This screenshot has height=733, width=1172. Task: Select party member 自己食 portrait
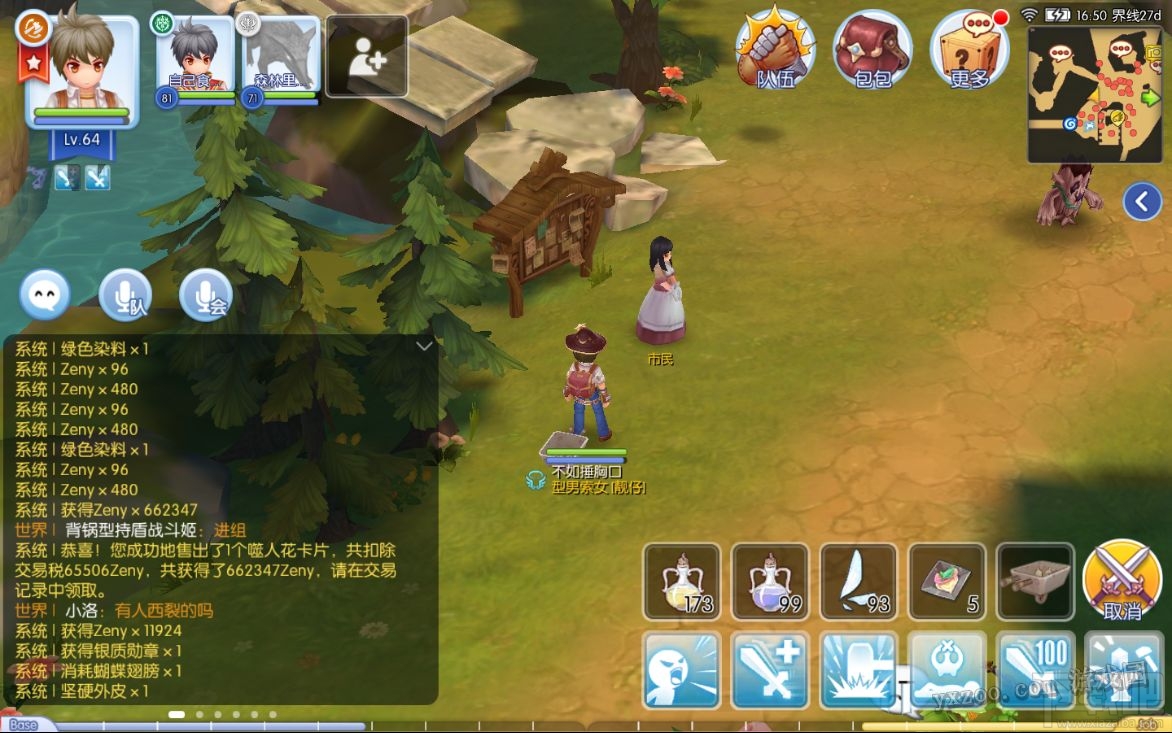point(195,57)
